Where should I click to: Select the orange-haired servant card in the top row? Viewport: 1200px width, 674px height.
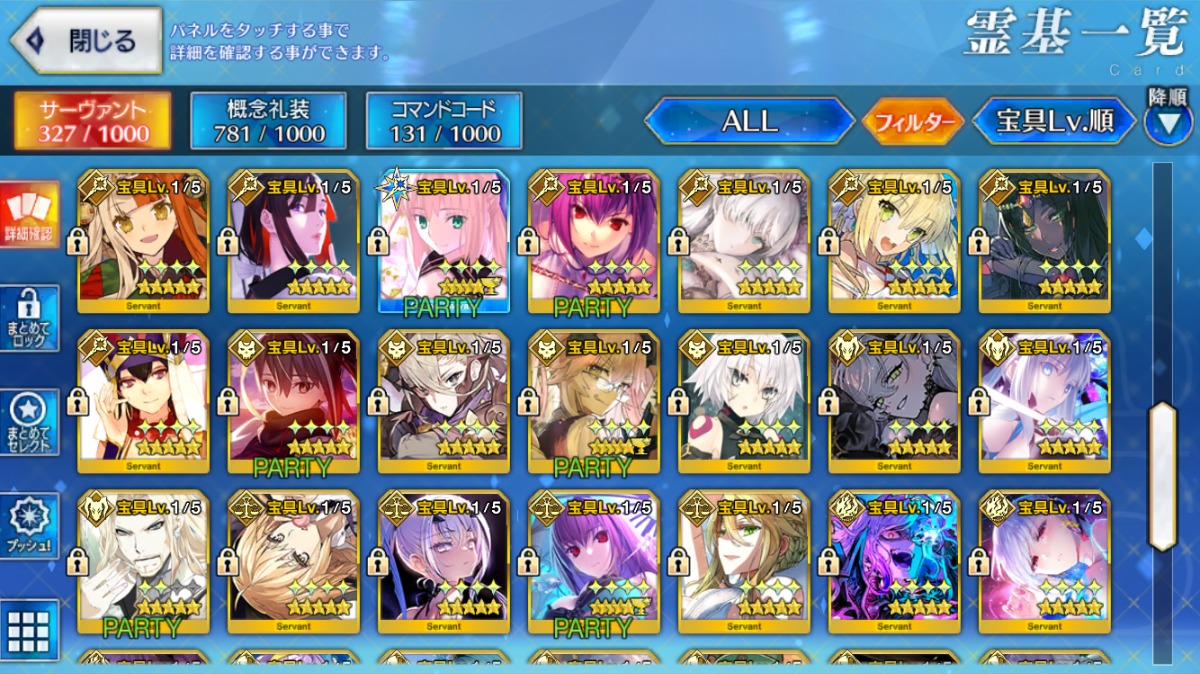[x=144, y=240]
